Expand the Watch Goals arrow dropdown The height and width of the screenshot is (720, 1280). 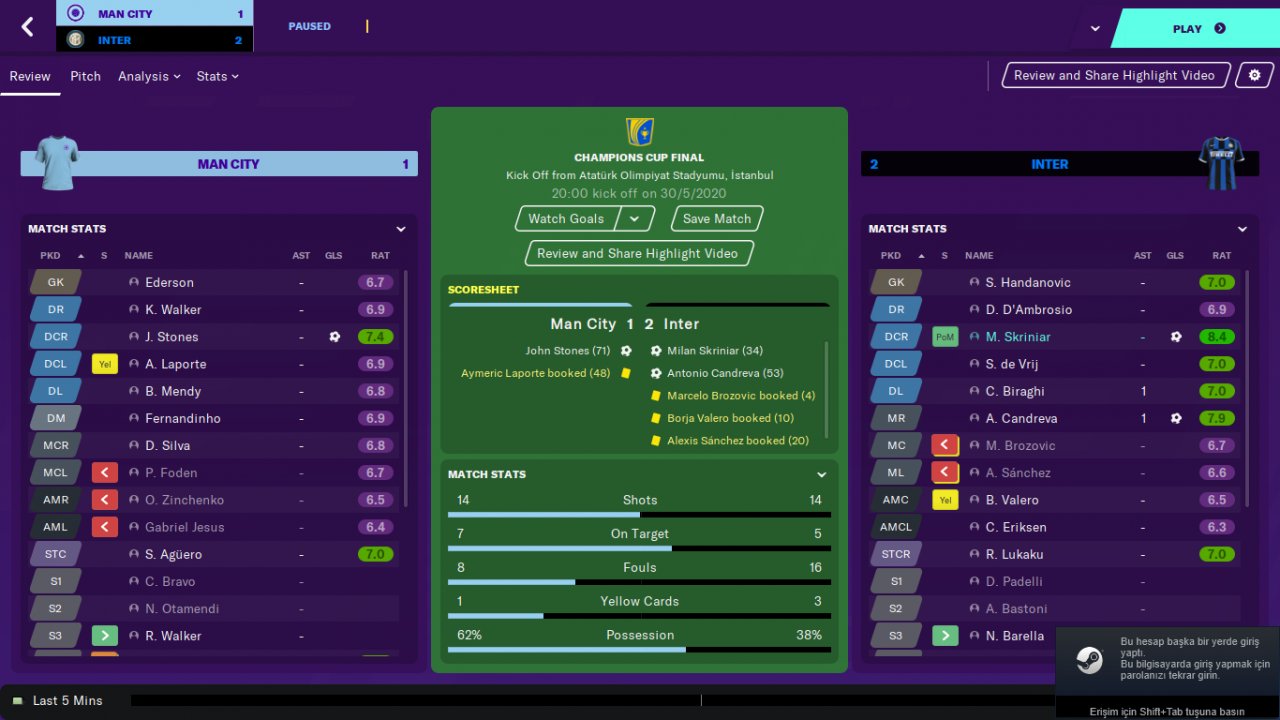pos(634,219)
